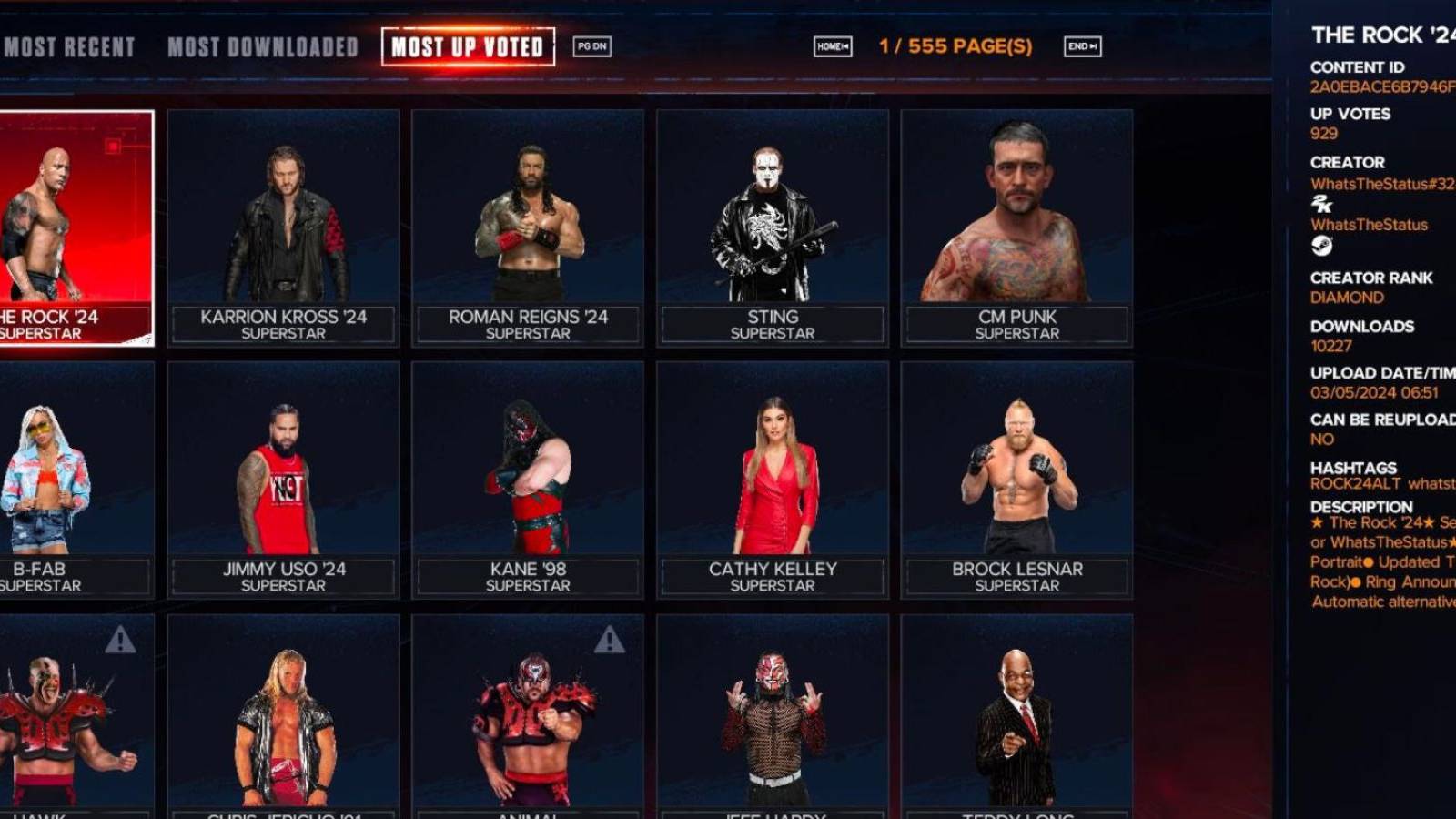Go to next page with PG DN
This screenshot has height=819, width=1456.
[x=591, y=45]
